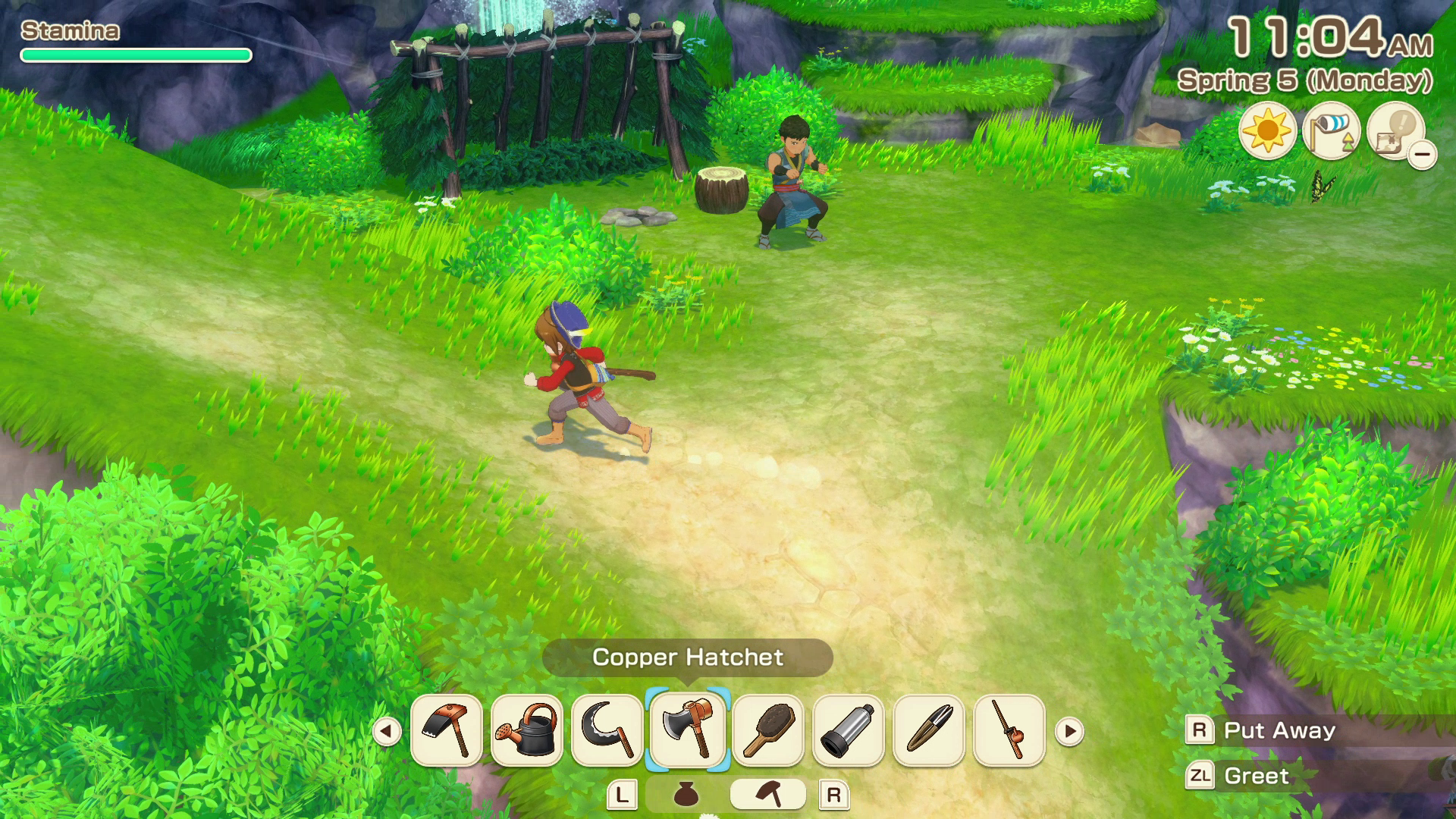Choose the sickle in the hotbar
This screenshot has width=1456, height=819.
coord(607,730)
